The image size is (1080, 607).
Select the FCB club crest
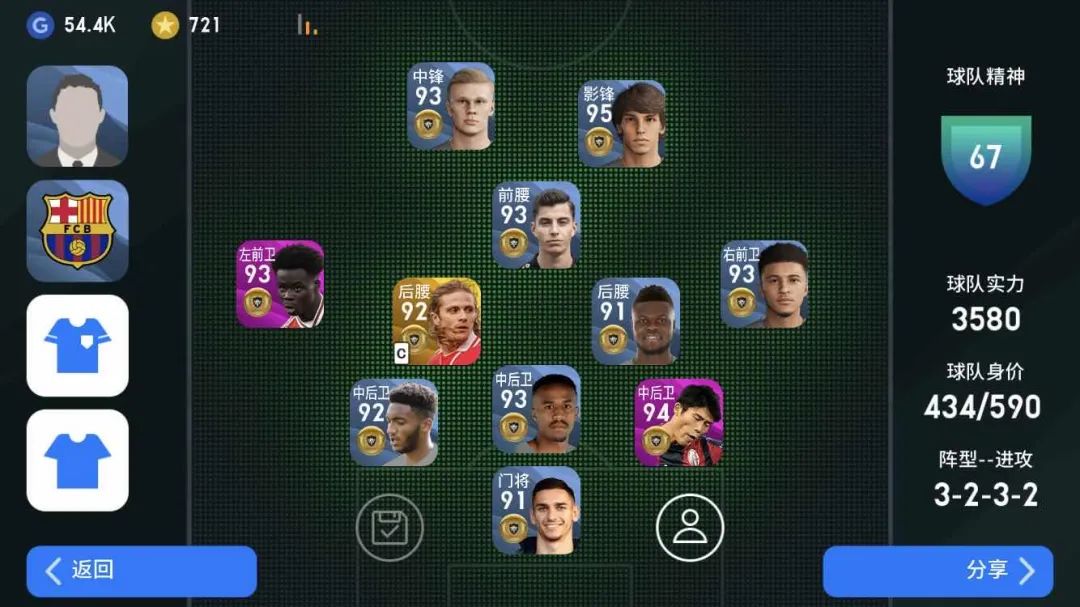pos(77,231)
